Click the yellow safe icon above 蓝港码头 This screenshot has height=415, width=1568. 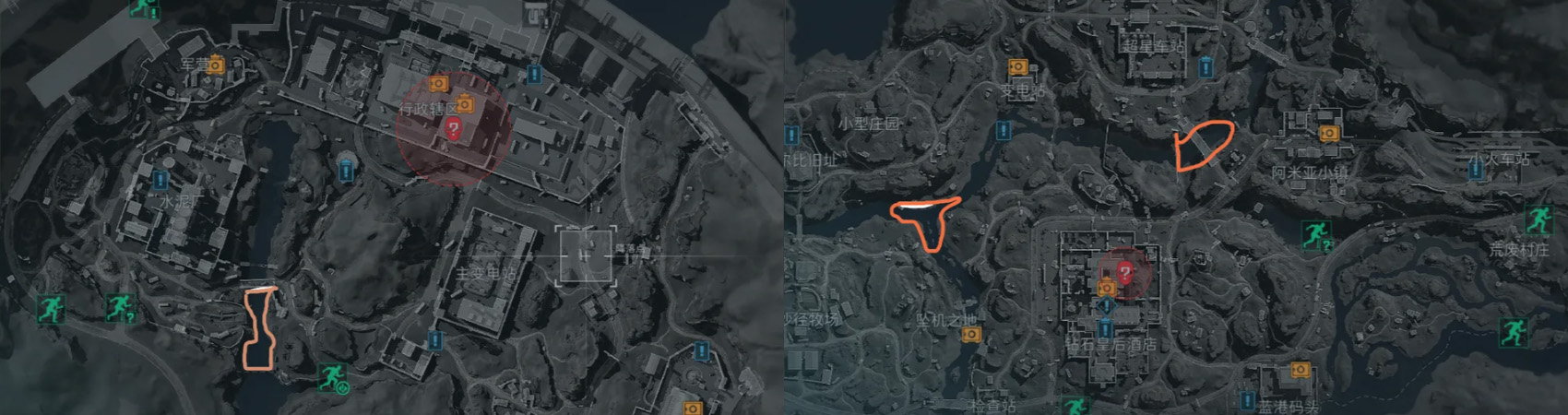click(1299, 370)
